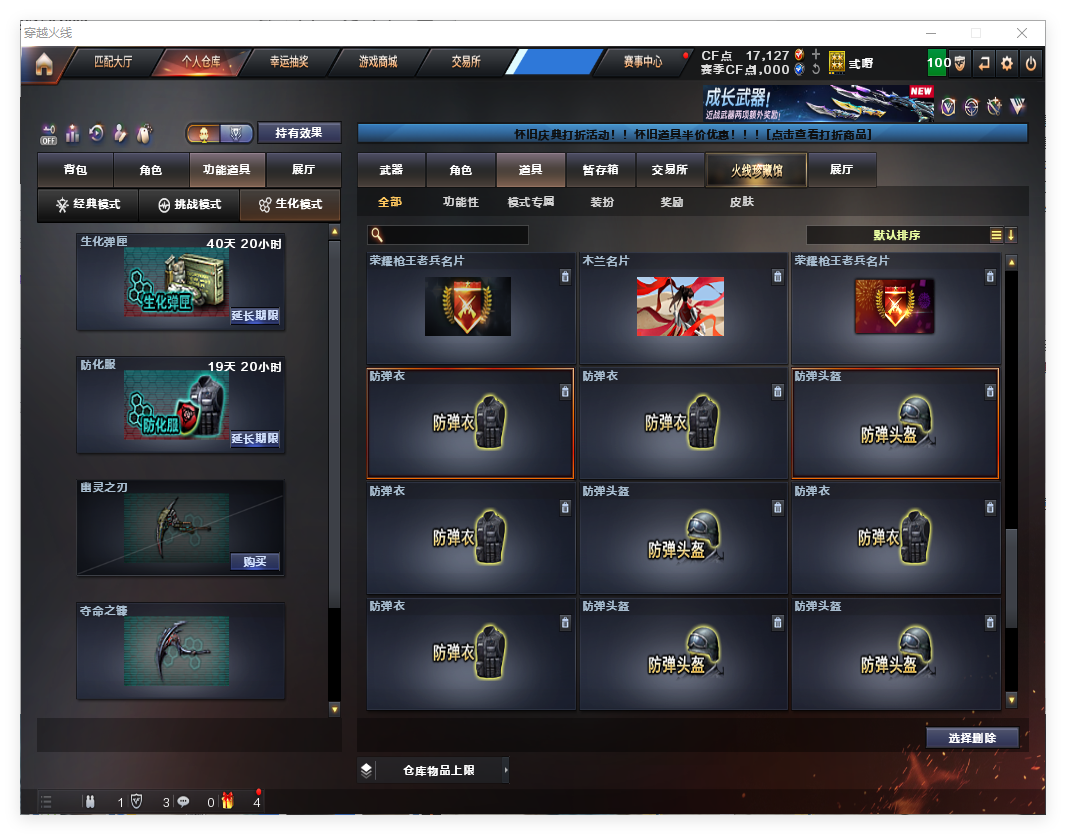Click the 持有效果 button
Screen dimensions: 1066x835
coord(299,133)
